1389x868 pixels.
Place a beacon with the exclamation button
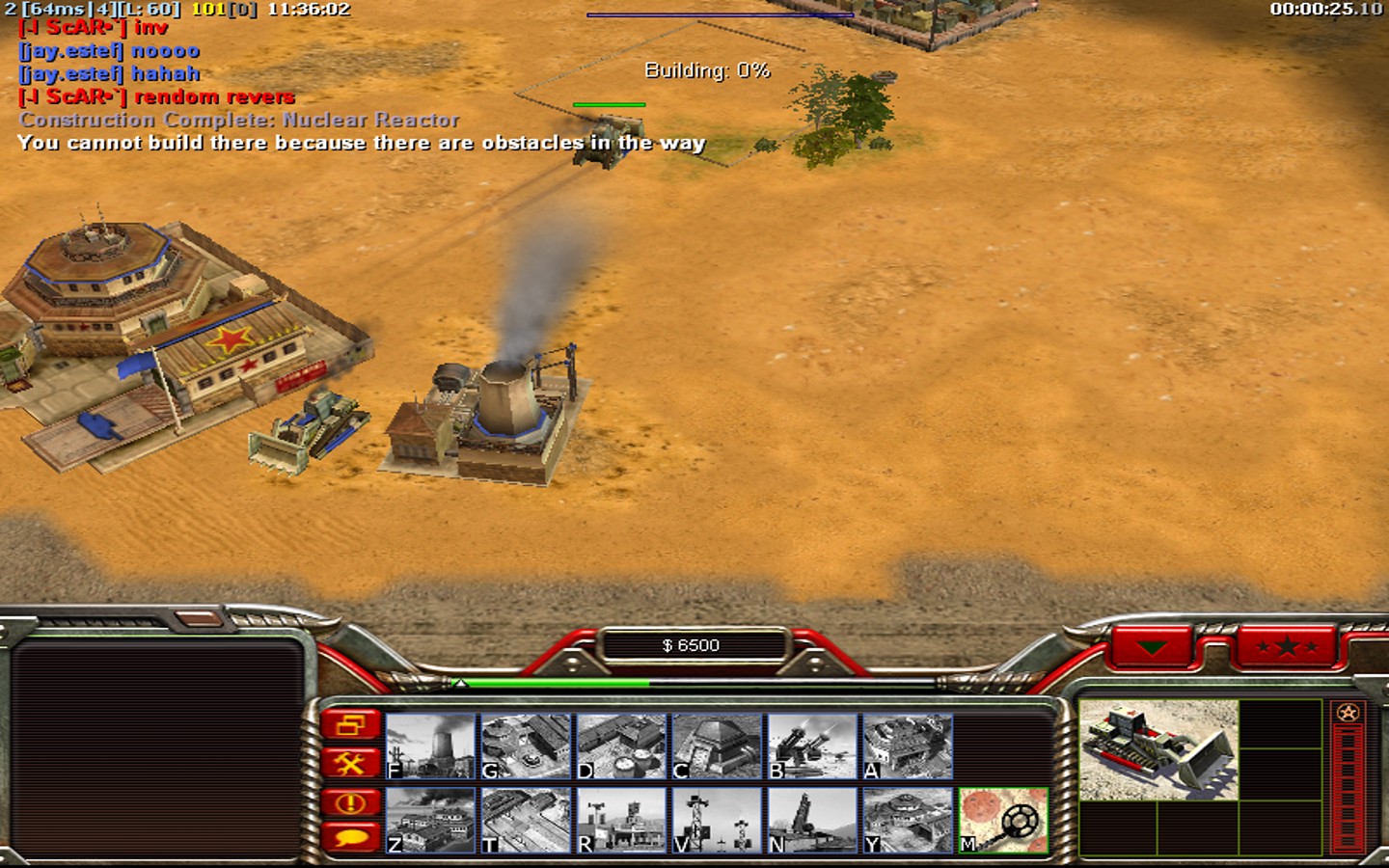(350, 801)
